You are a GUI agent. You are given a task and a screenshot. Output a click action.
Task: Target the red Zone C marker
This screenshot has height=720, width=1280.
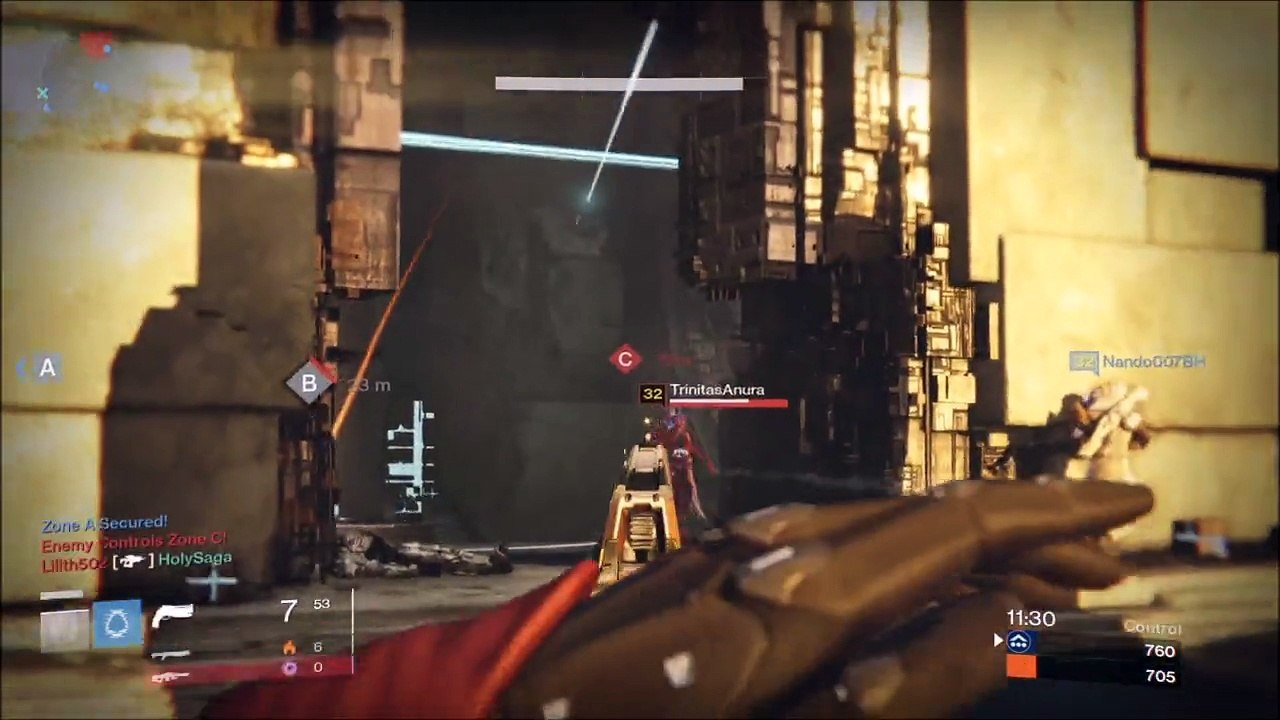click(625, 358)
